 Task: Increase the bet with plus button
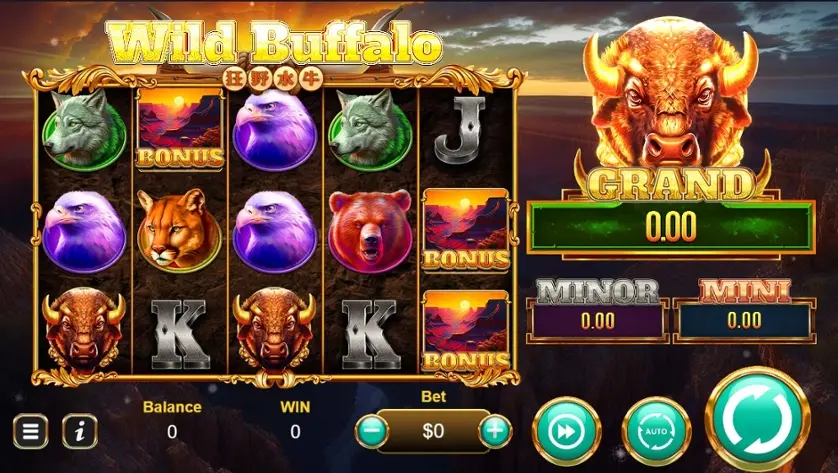pyautogui.click(x=495, y=432)
